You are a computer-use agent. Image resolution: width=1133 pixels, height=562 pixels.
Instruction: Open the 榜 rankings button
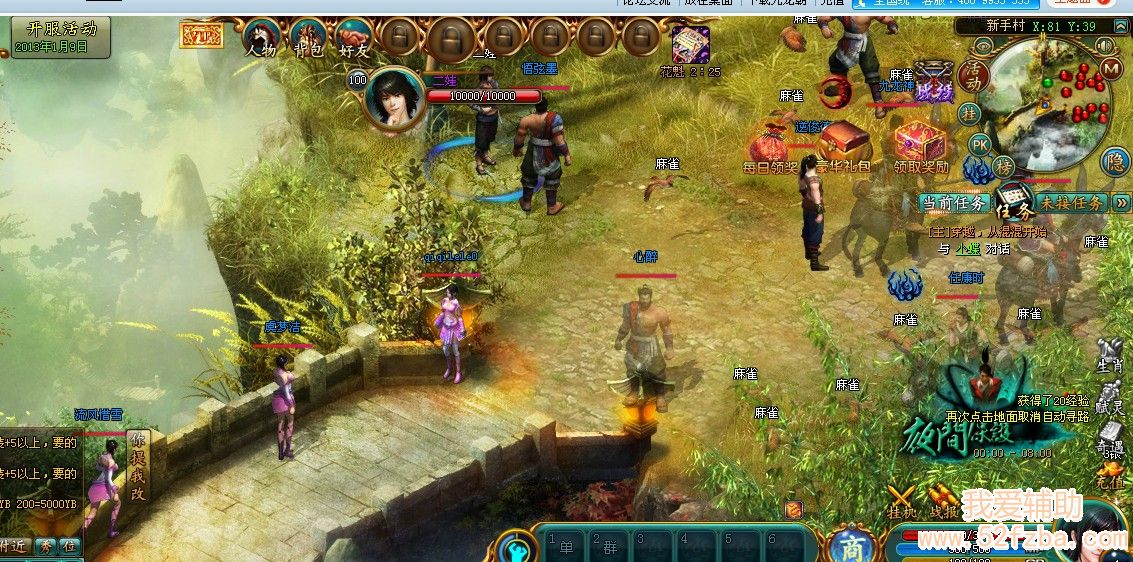pyautogui.click(x=1003, y=166)
